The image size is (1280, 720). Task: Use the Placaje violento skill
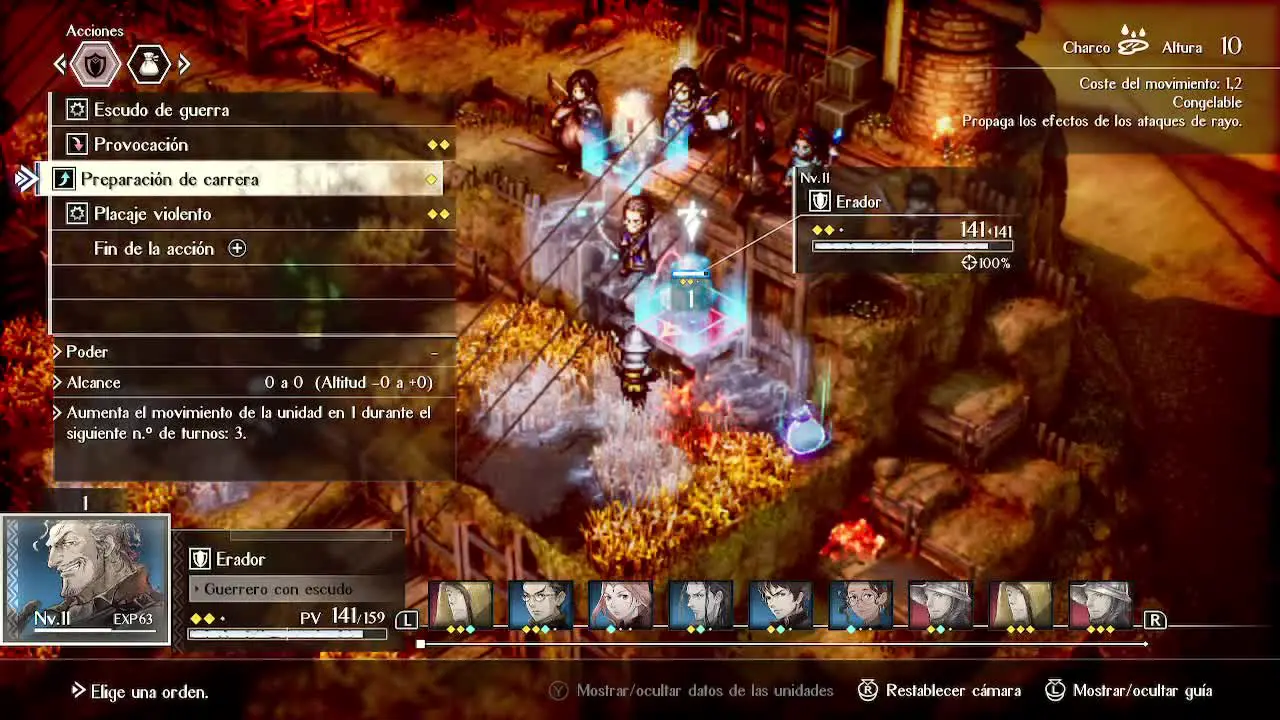pos(152,214)
